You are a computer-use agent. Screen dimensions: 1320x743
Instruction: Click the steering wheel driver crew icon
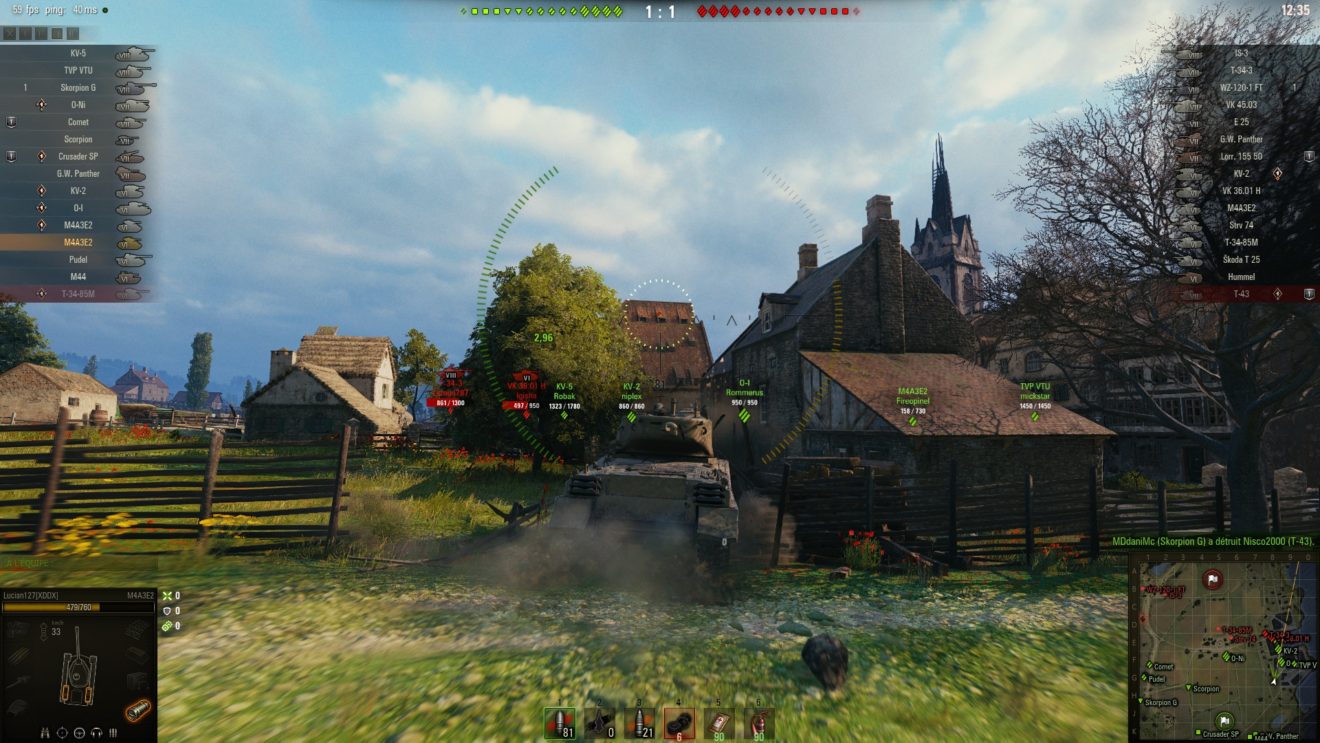click(80, 731)
